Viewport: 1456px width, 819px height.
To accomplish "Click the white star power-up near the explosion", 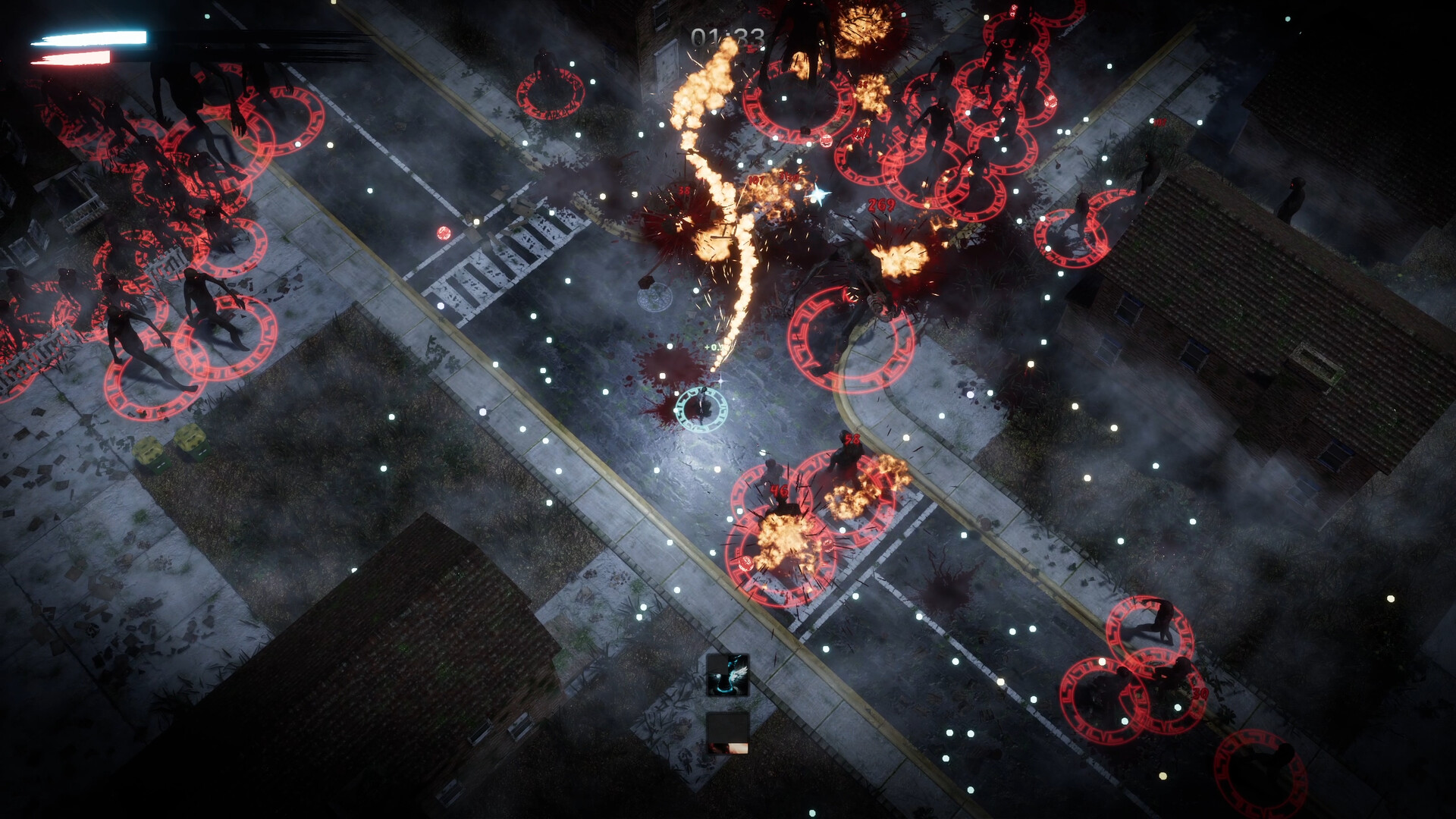I will (817, 193).
